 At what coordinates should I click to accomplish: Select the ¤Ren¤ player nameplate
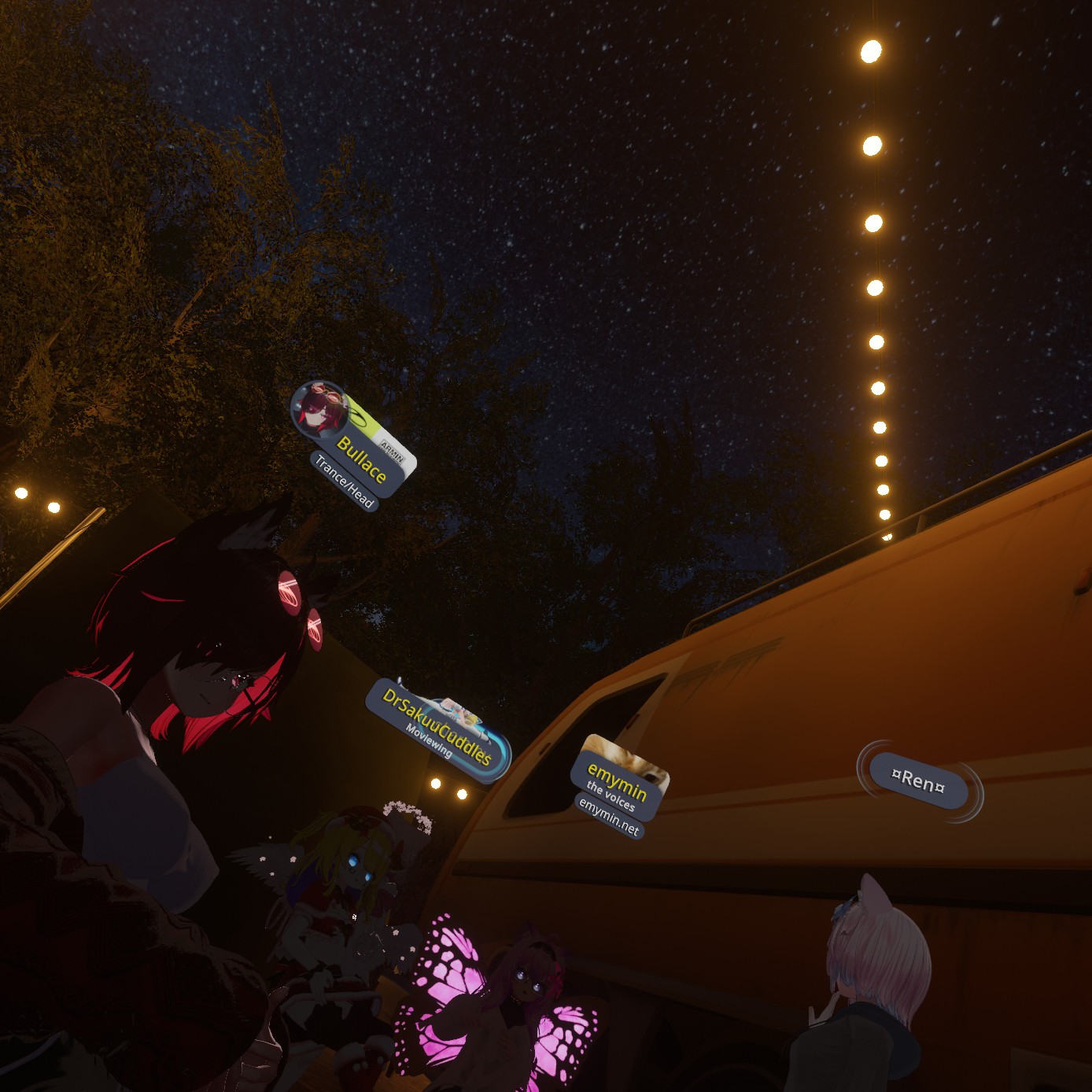918,781
